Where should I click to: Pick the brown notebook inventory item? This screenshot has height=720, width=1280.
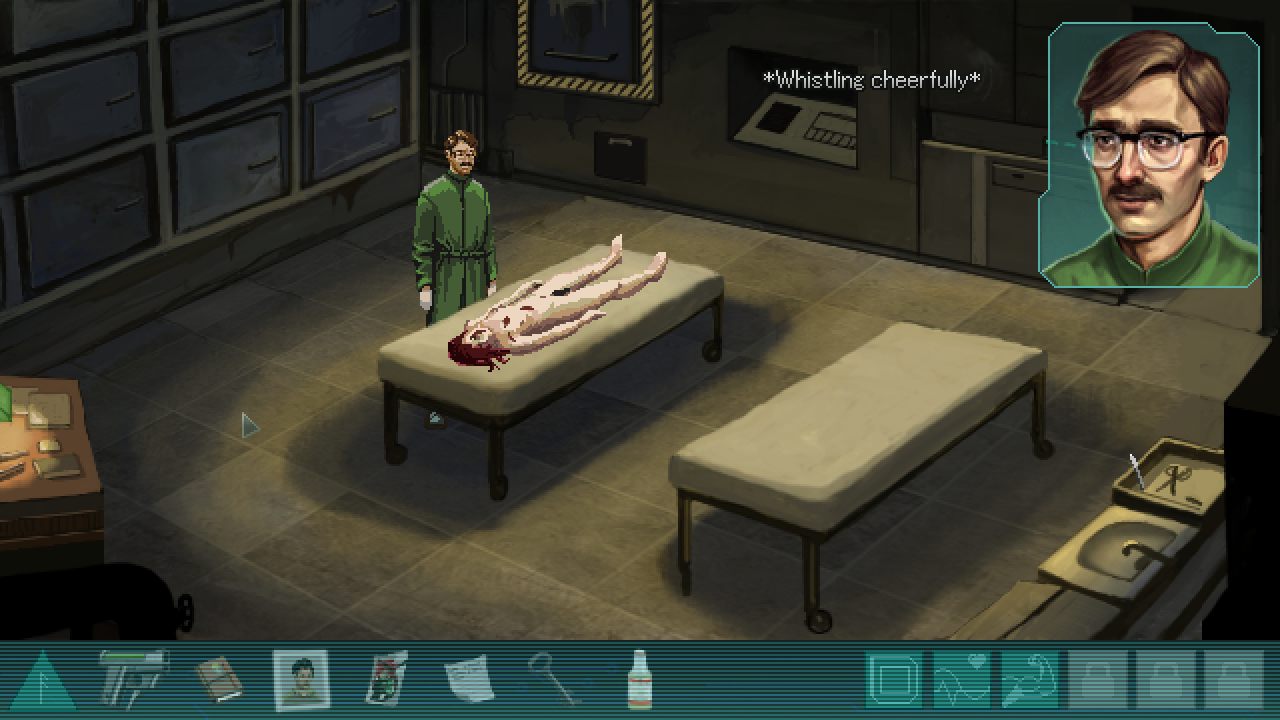coord(219,680)
